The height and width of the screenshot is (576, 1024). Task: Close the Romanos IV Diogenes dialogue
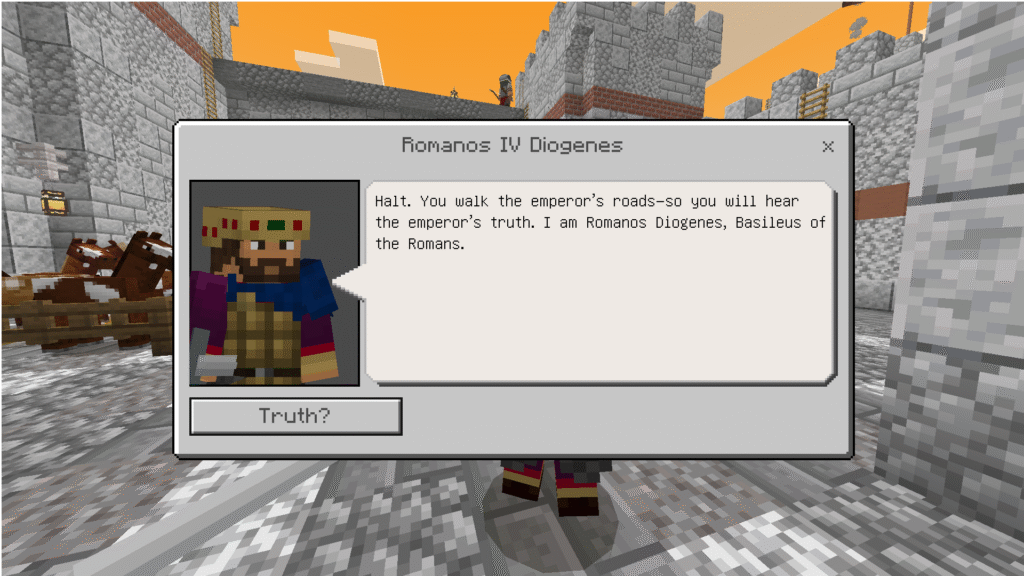(x=827, y=147)
